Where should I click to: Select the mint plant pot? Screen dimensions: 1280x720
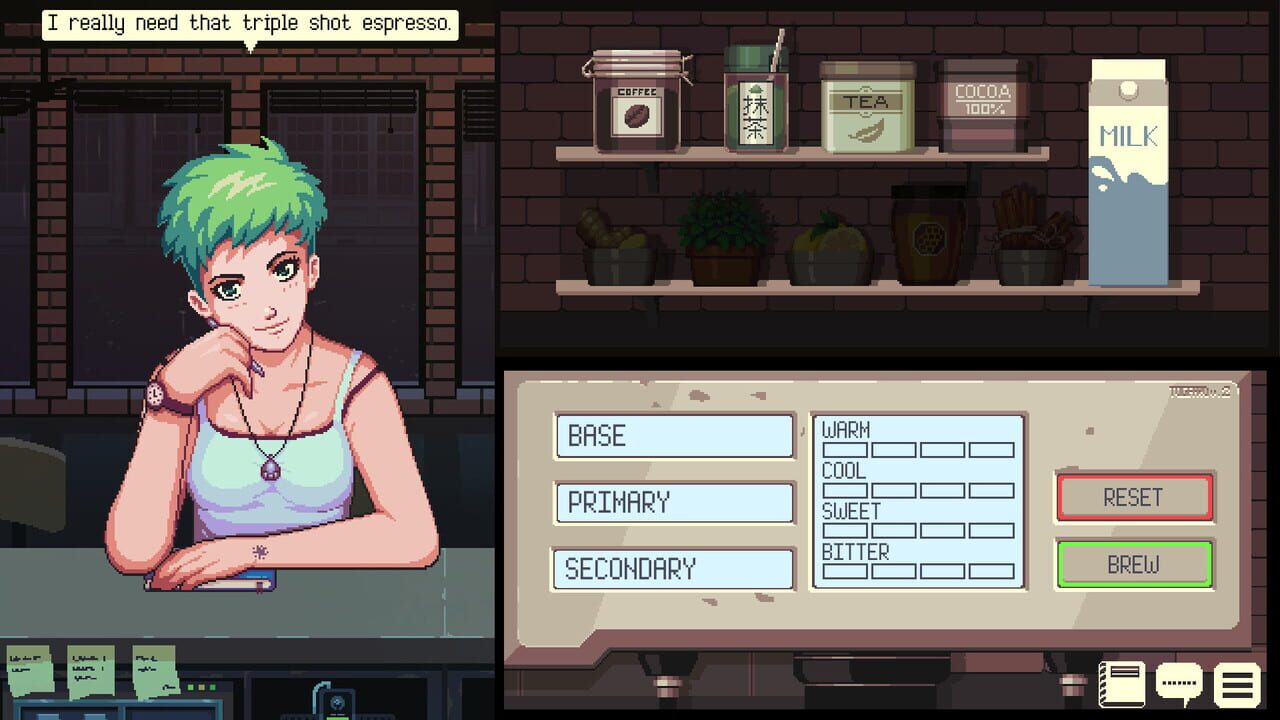point(722,235)
